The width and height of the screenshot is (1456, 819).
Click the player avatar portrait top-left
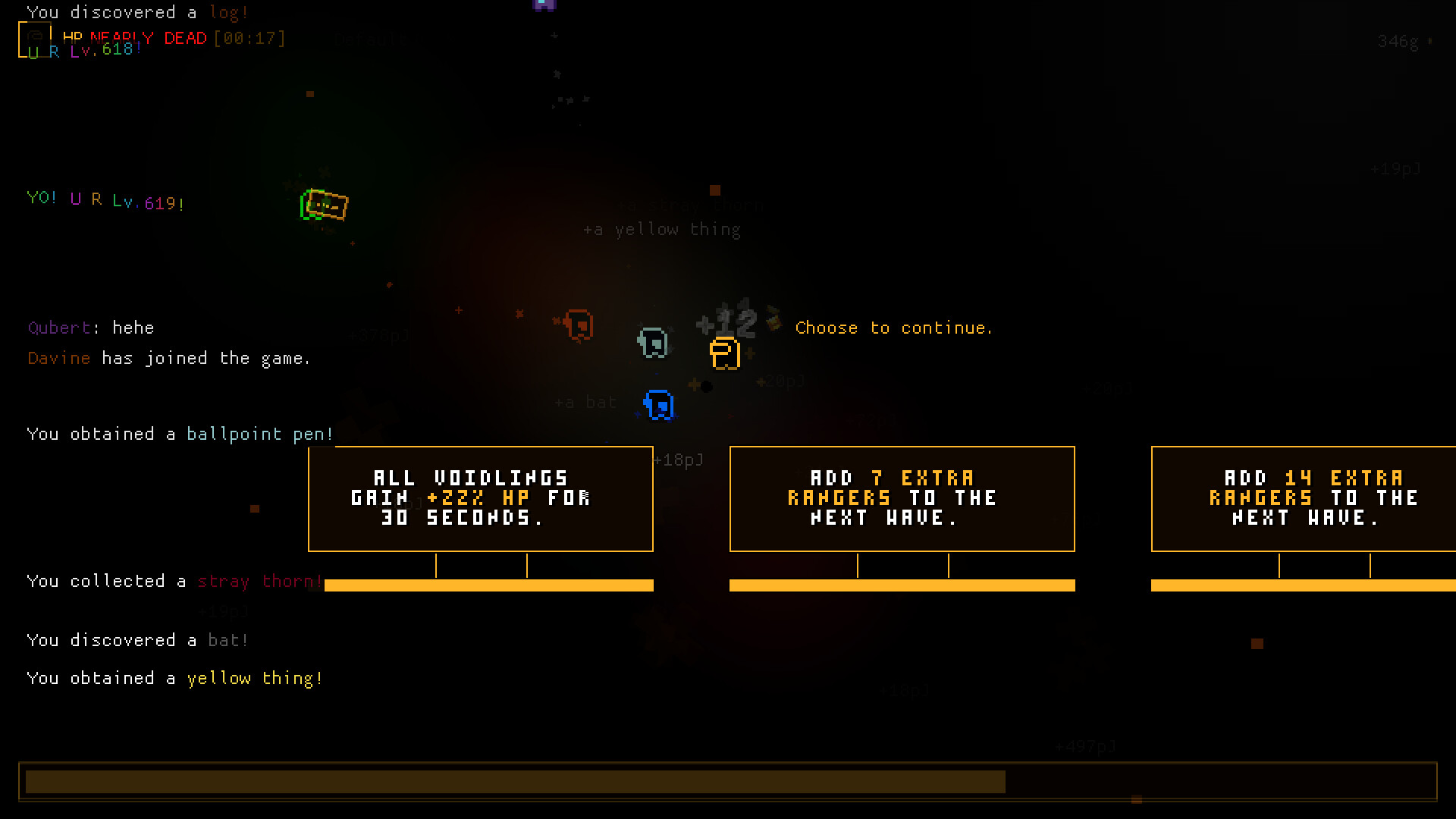[36, 39]
